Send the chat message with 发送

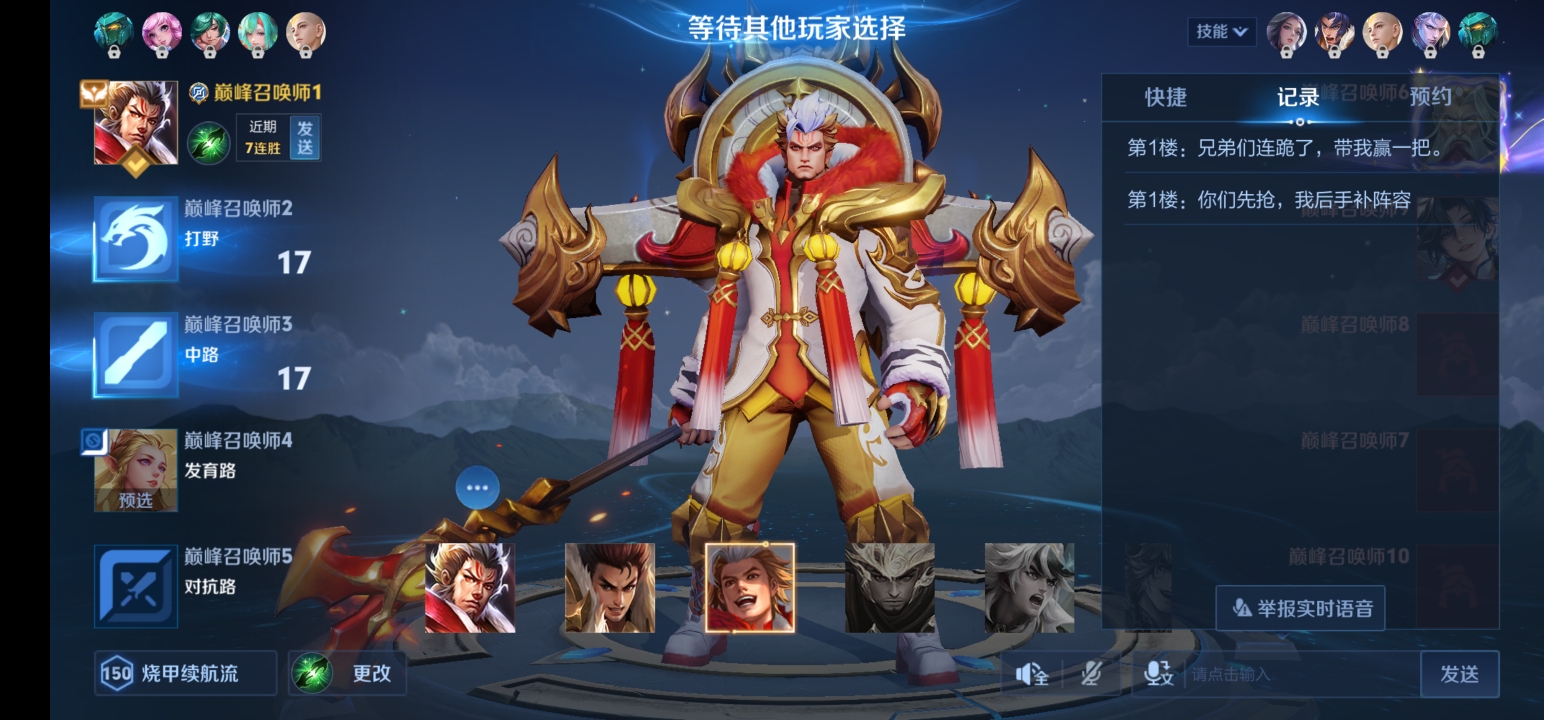(x=1459, y=674)
